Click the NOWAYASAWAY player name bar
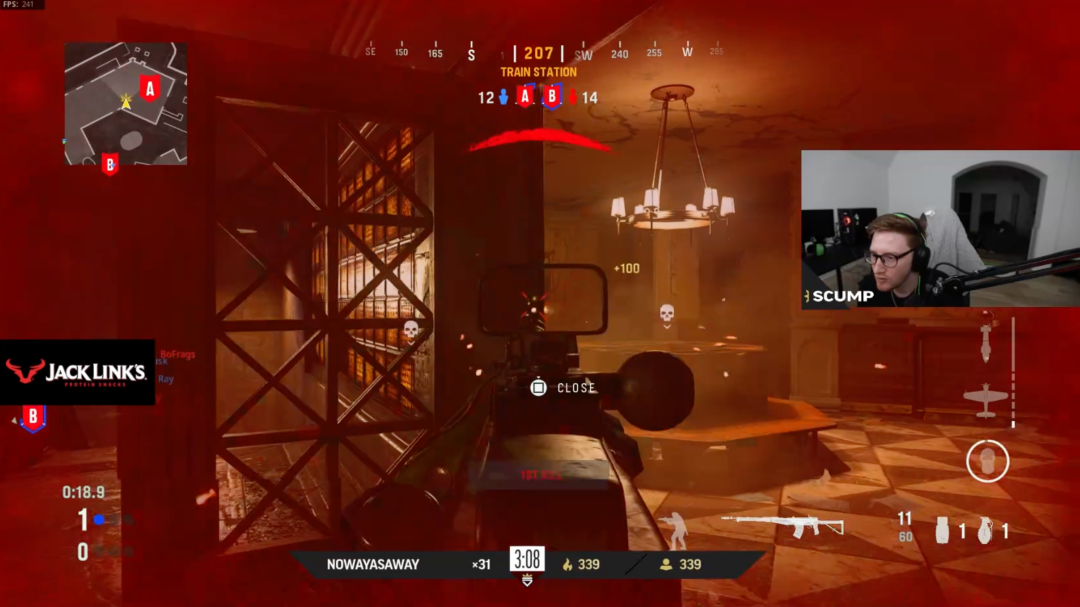Screen dimensions: 1080x607 373,564
